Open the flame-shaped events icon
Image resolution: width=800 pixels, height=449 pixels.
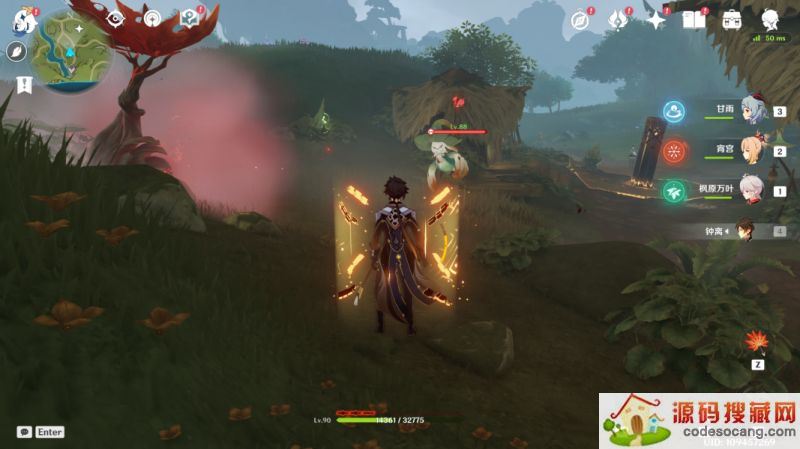click(618, 20)
